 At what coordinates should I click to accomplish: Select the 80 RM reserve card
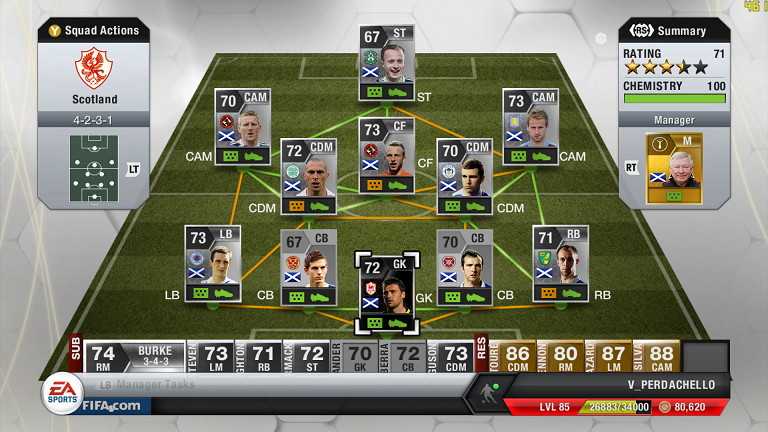pyautogui.click(x=566, y=354)
